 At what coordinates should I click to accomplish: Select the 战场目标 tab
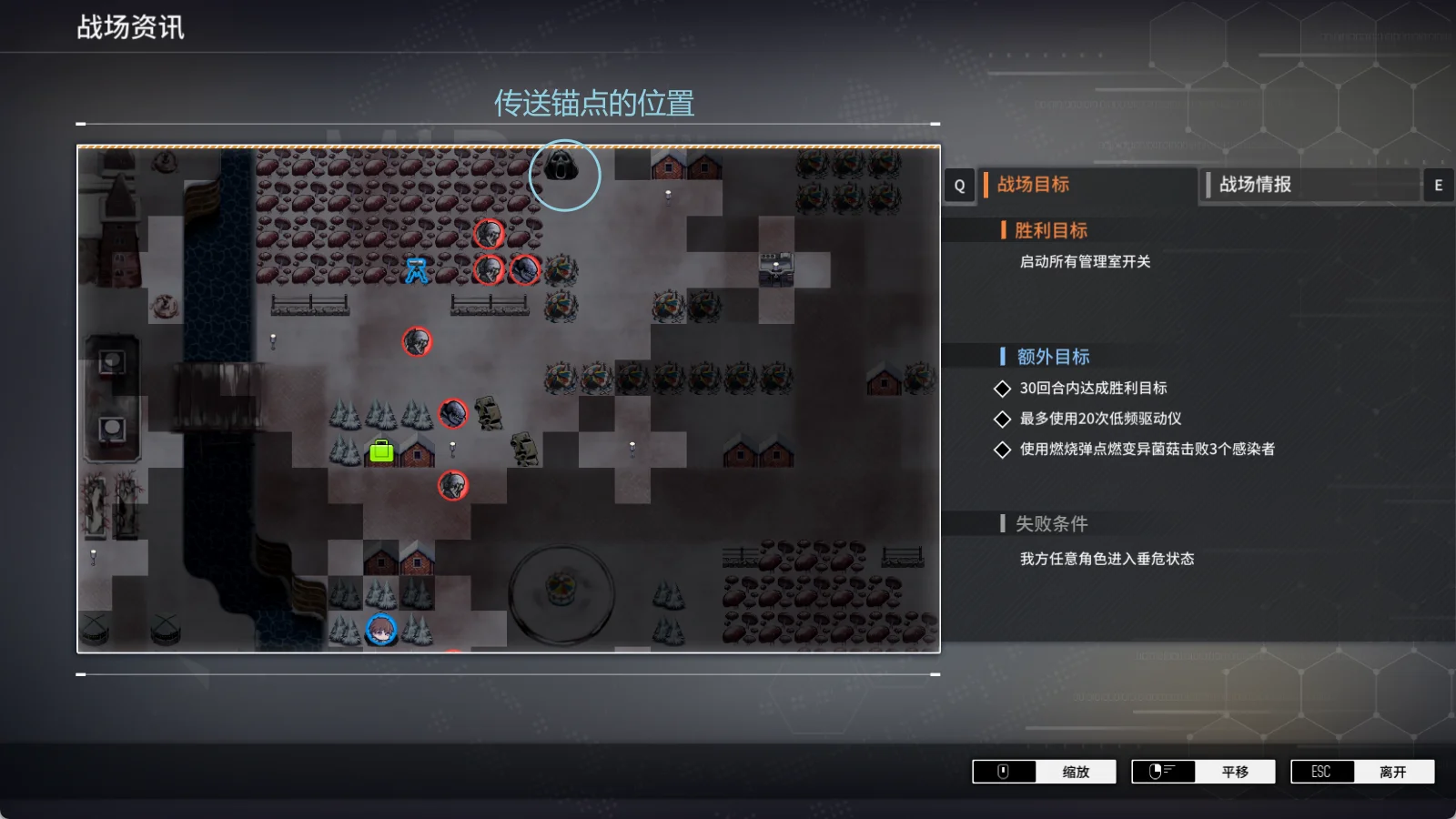pyautogui.click(x=1033, y=185)
